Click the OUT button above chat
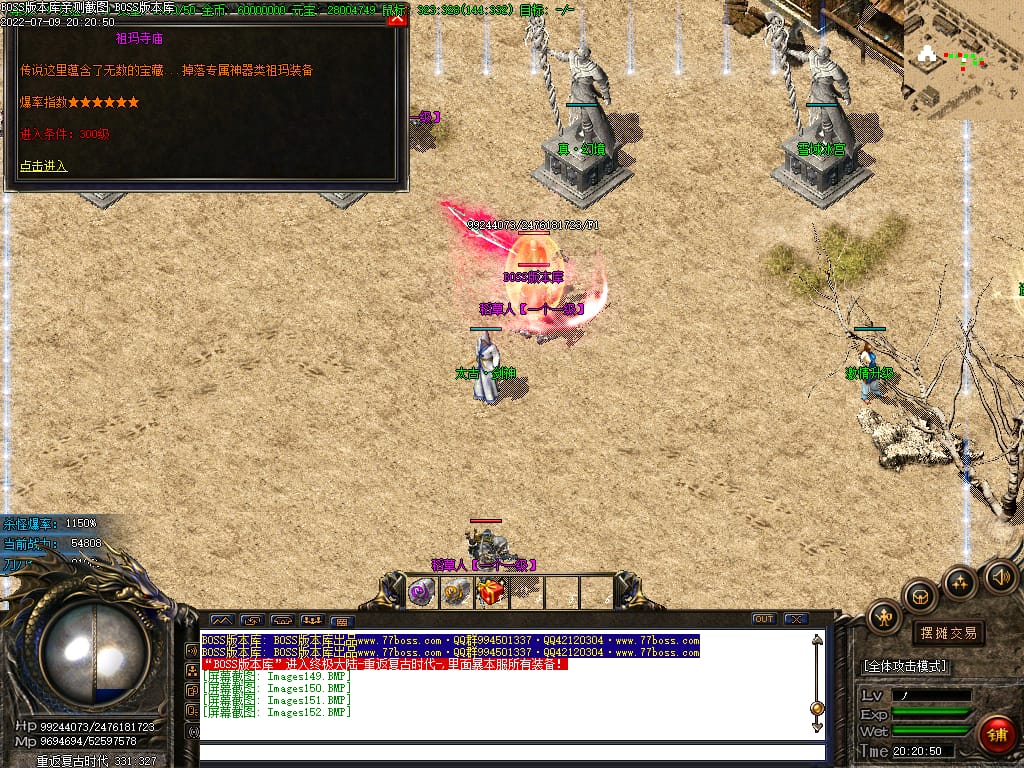 [764, 619]
